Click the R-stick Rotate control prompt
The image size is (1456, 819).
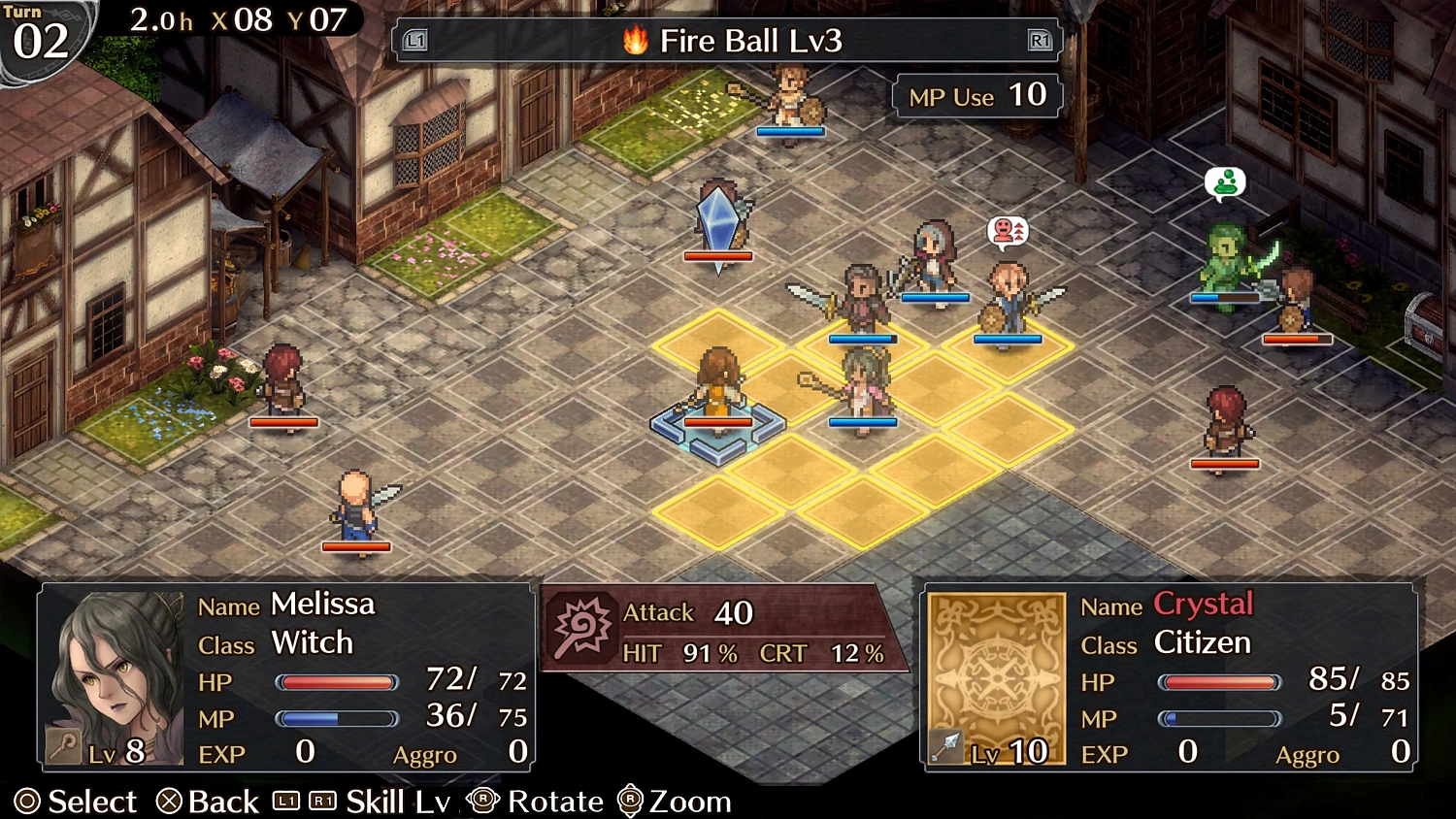pyautogui.click(x=483, y=802)
